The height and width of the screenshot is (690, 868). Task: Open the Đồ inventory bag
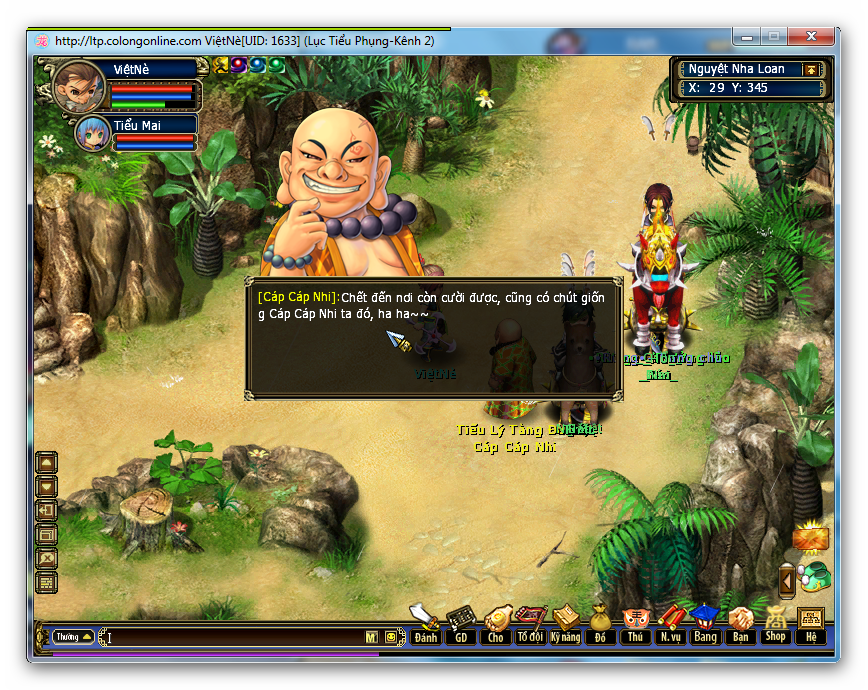pyautogui.click(x=600, y=625)
